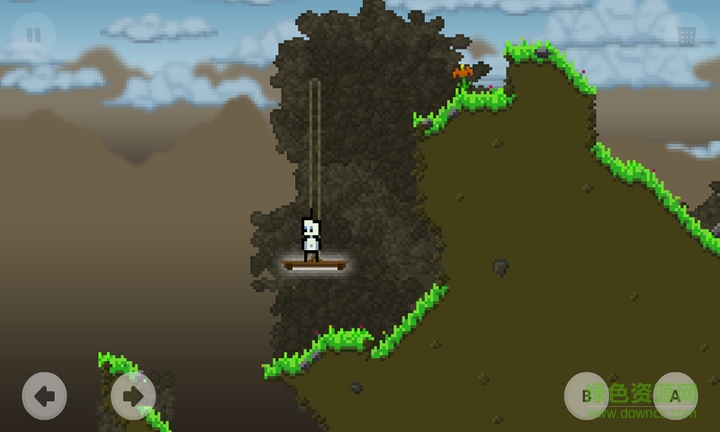The image size is (720, 432).
Task: Tap the round A action button
Action: click(675, 395)
